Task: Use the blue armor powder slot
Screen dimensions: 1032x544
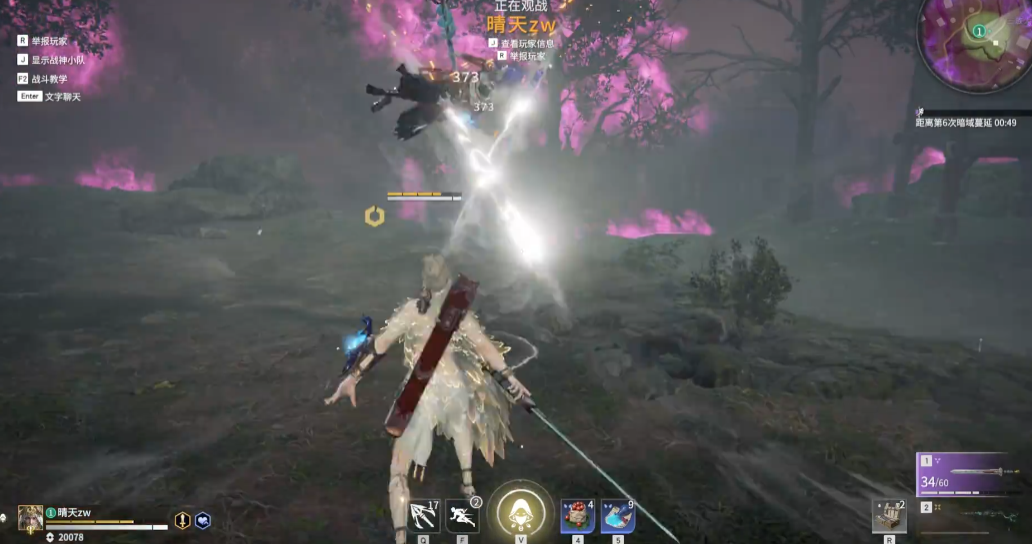Action: [x=617, y=516]
